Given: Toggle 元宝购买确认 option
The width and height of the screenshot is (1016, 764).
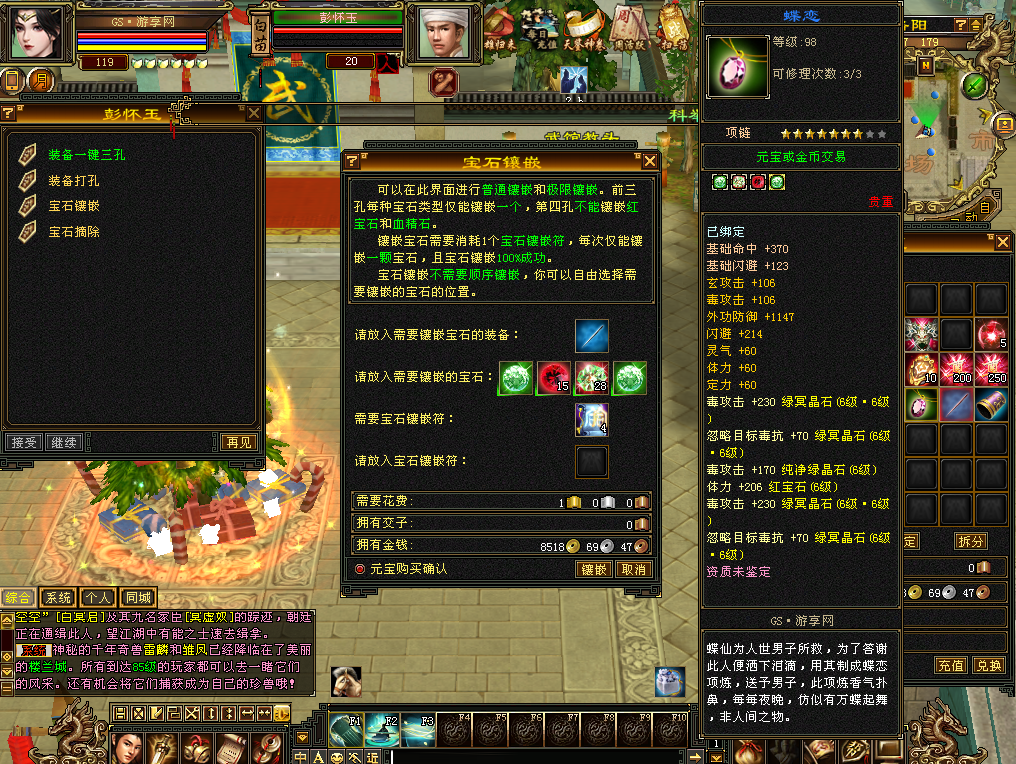Looking at the screenshot, I should [361, 568].
